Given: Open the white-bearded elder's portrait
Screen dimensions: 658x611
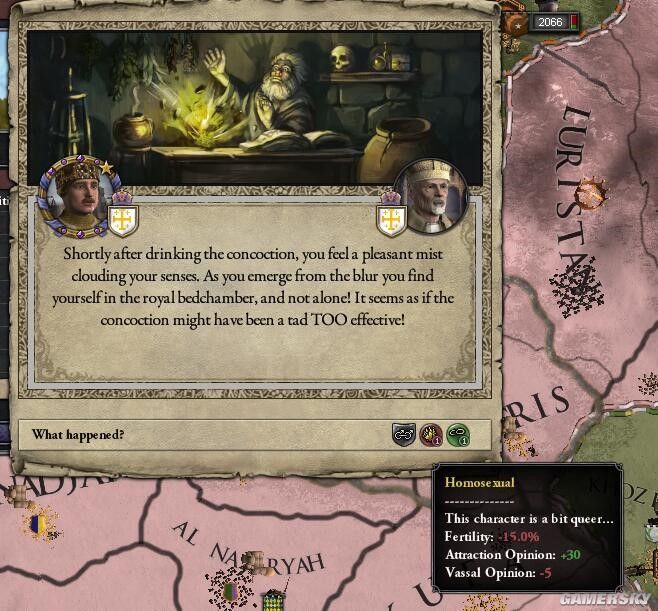Looking at the screenshot, I should click(430, 197).
